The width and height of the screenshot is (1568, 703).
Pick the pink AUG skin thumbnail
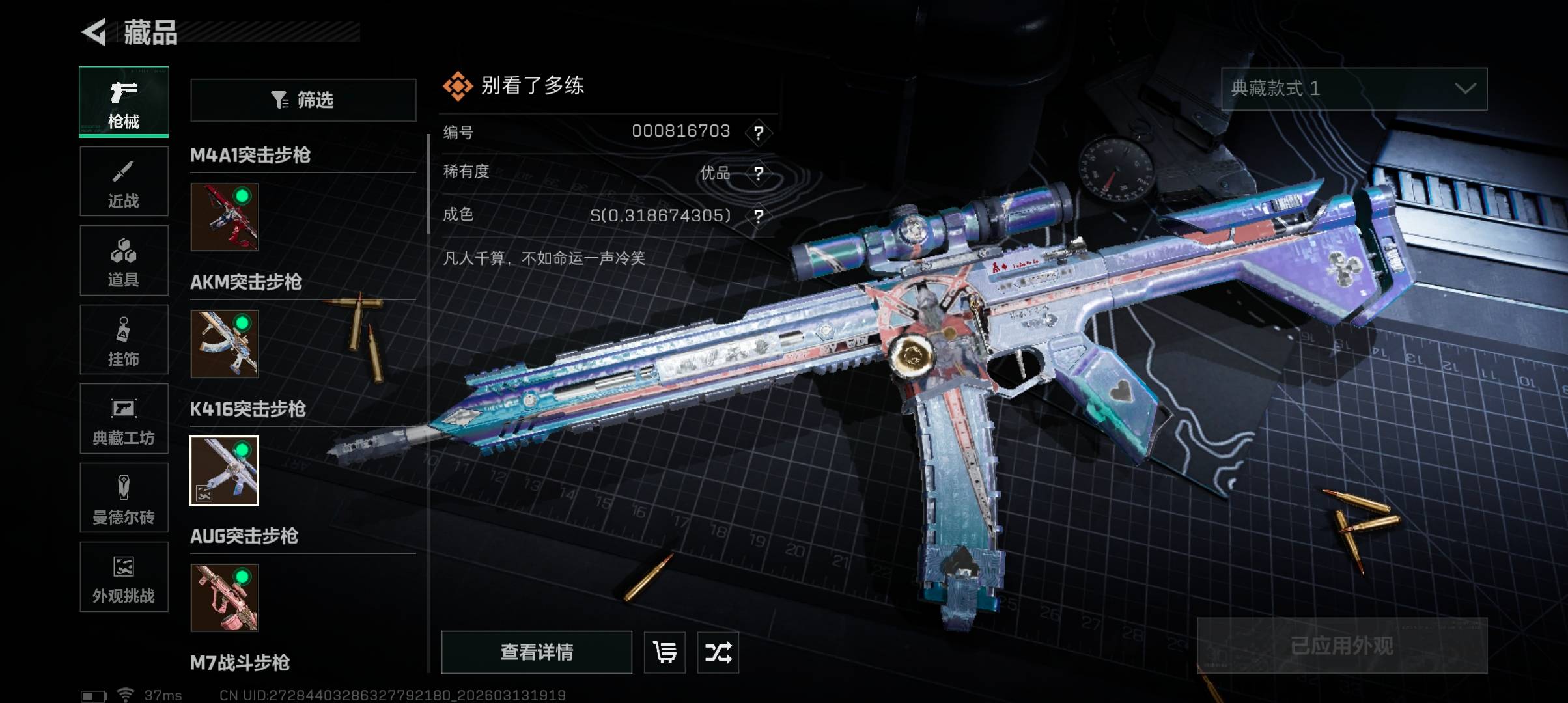click(225, 598)
